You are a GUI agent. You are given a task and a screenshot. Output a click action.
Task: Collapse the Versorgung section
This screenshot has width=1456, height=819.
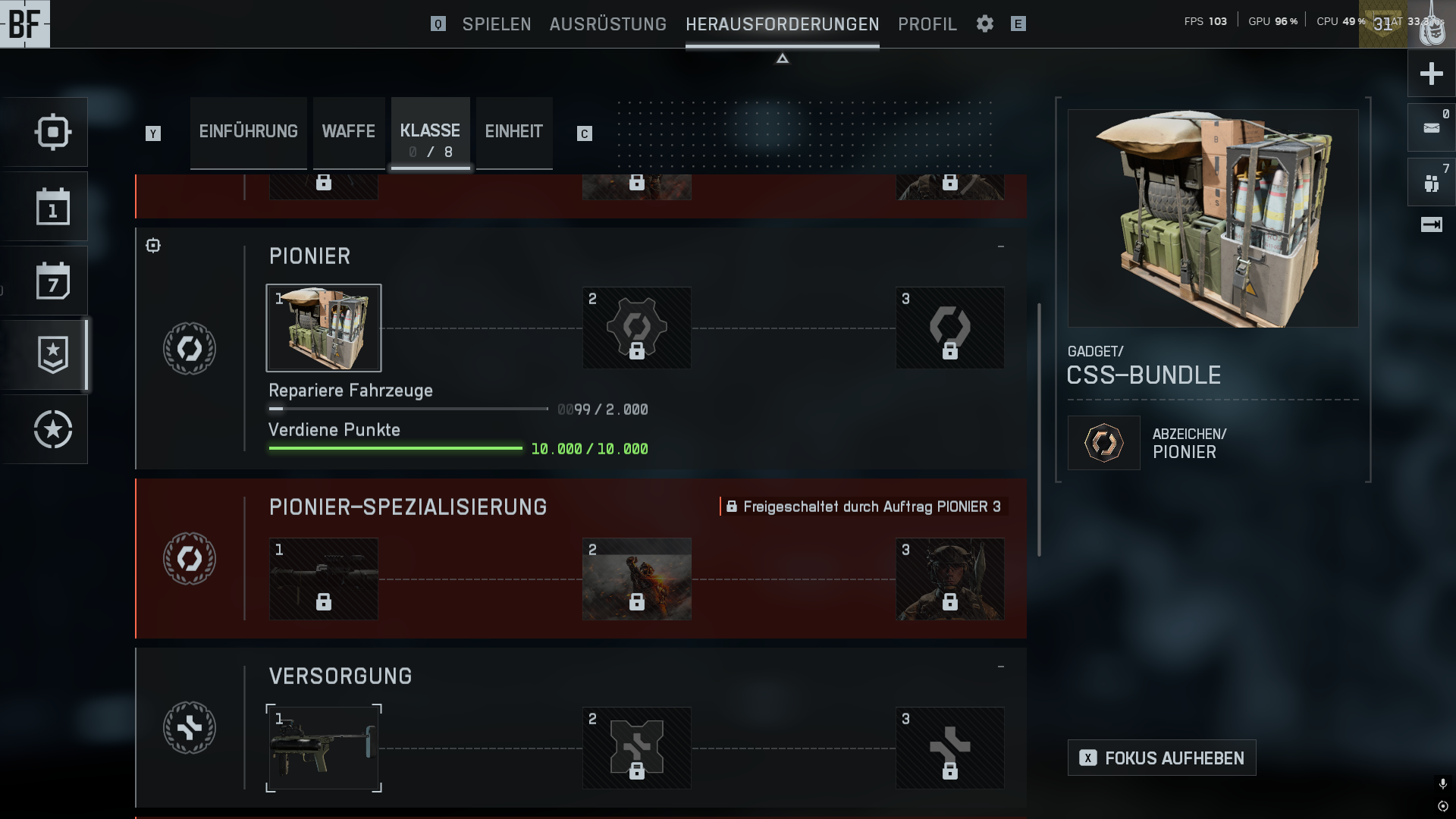pyautogui.click(x=1001, y=667)
